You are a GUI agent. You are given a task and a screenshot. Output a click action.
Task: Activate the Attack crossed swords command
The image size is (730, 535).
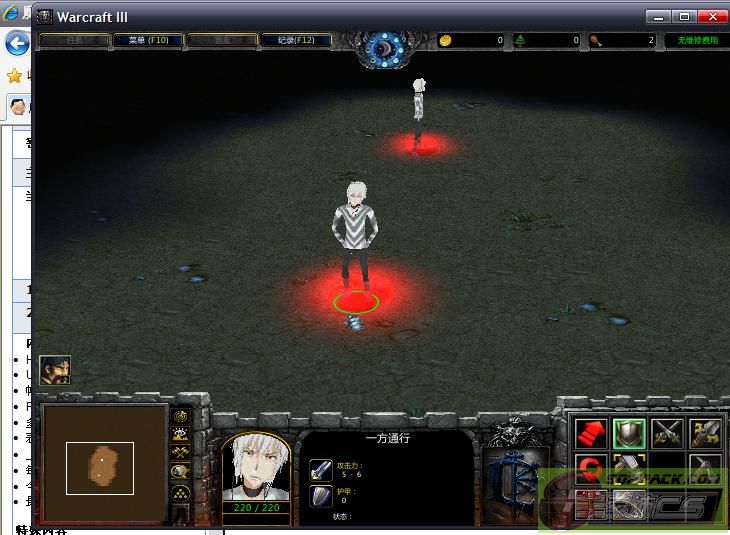[x=667, y=433]
